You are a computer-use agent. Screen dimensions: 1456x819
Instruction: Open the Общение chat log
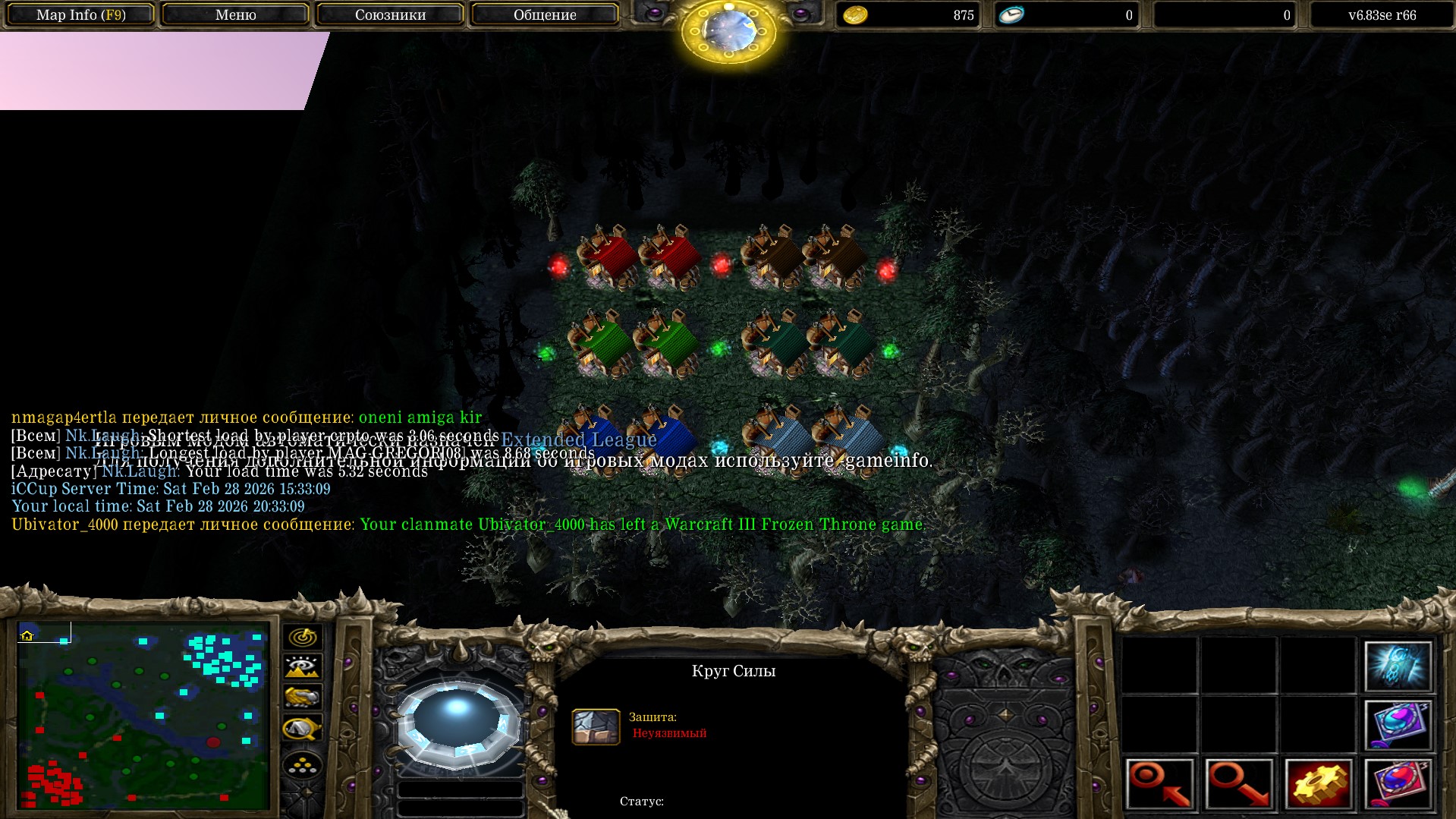coord(544,15)
